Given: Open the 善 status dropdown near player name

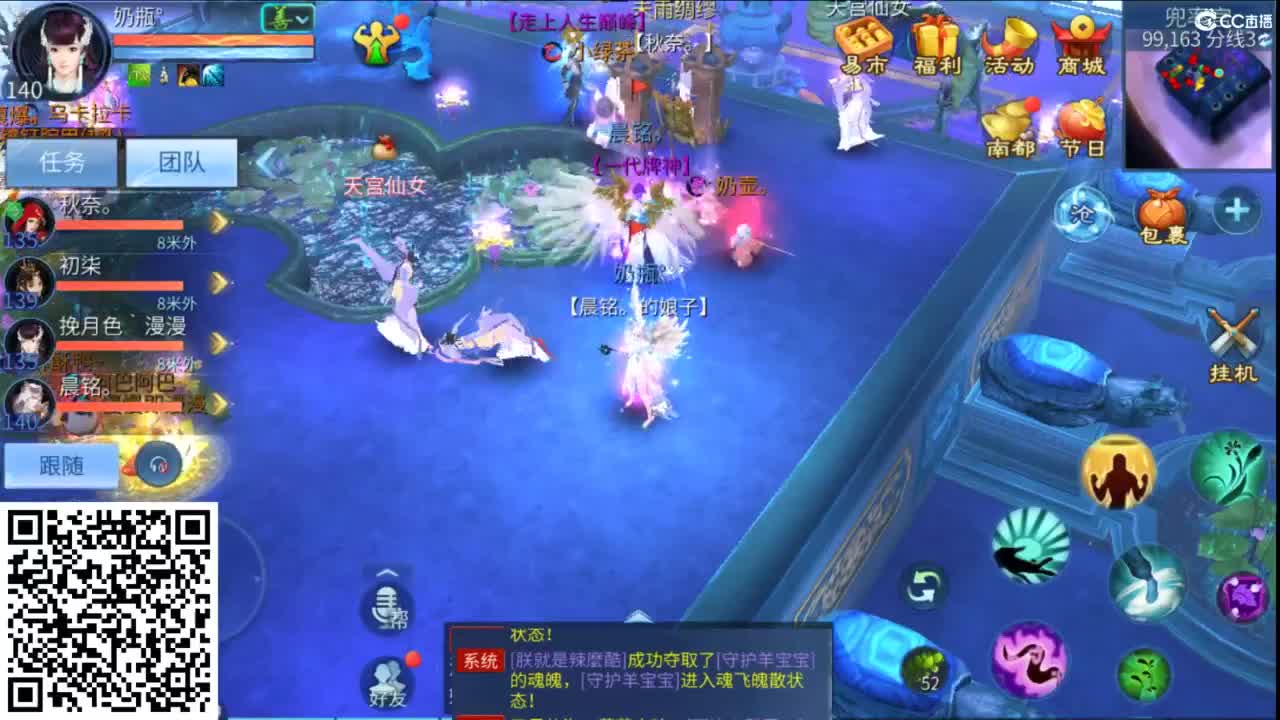Looking at the screenshot, I should coord(287,20).
